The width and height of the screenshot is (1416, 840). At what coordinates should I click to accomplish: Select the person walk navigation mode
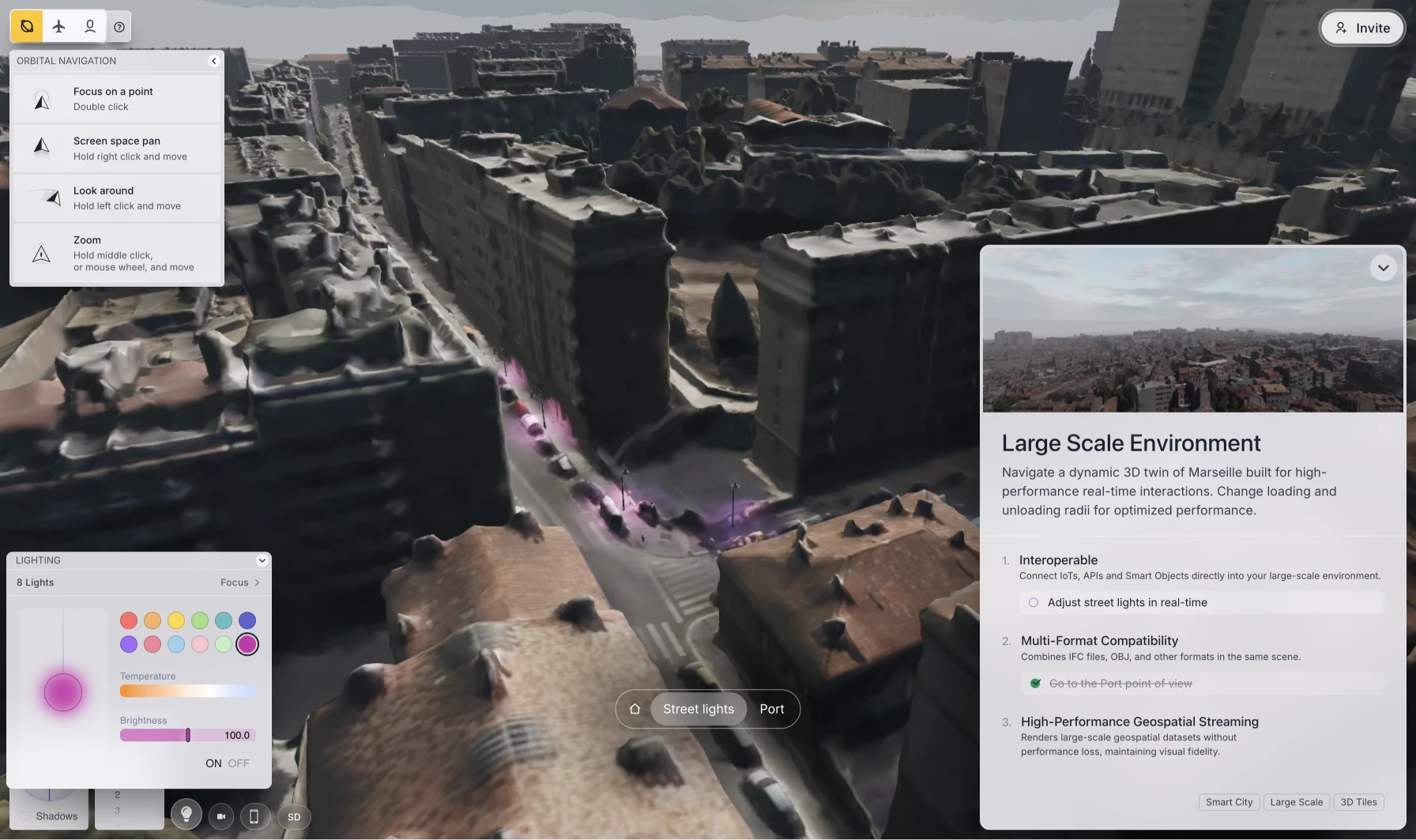[90, 27]
